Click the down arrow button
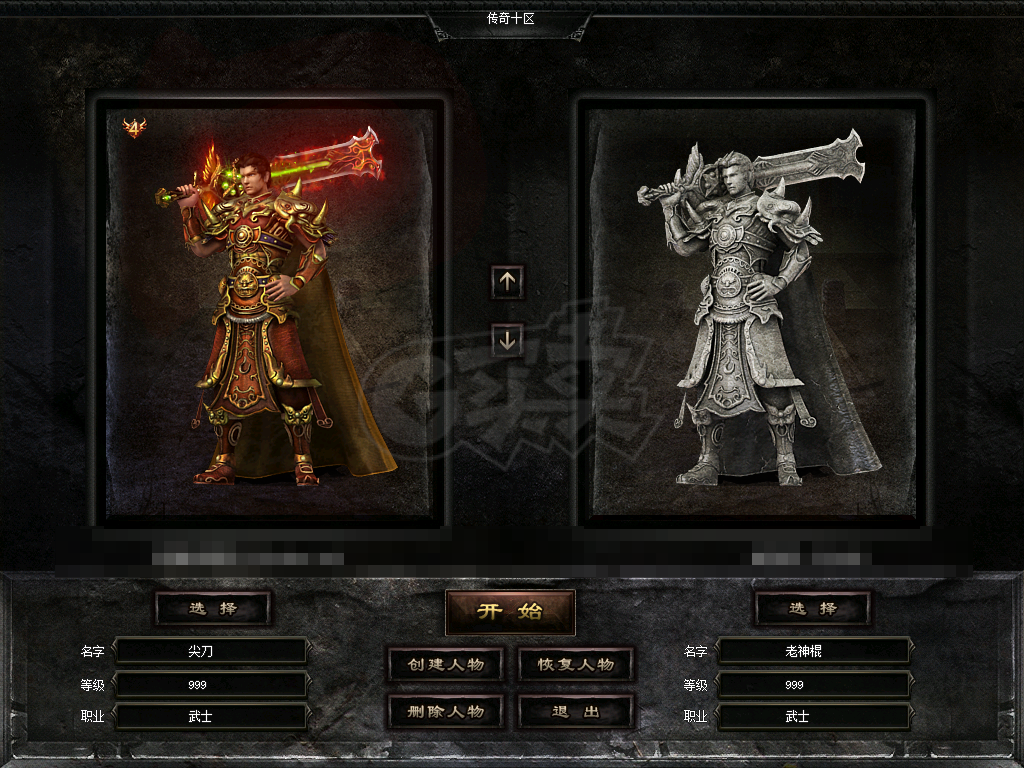1024x768 pixels. [x=507, y=340]
